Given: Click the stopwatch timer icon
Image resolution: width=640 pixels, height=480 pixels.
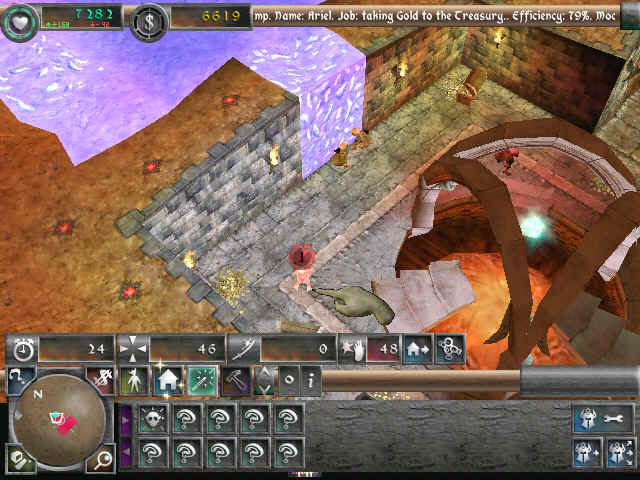Looking at the screenshot, I should point(22,349).
